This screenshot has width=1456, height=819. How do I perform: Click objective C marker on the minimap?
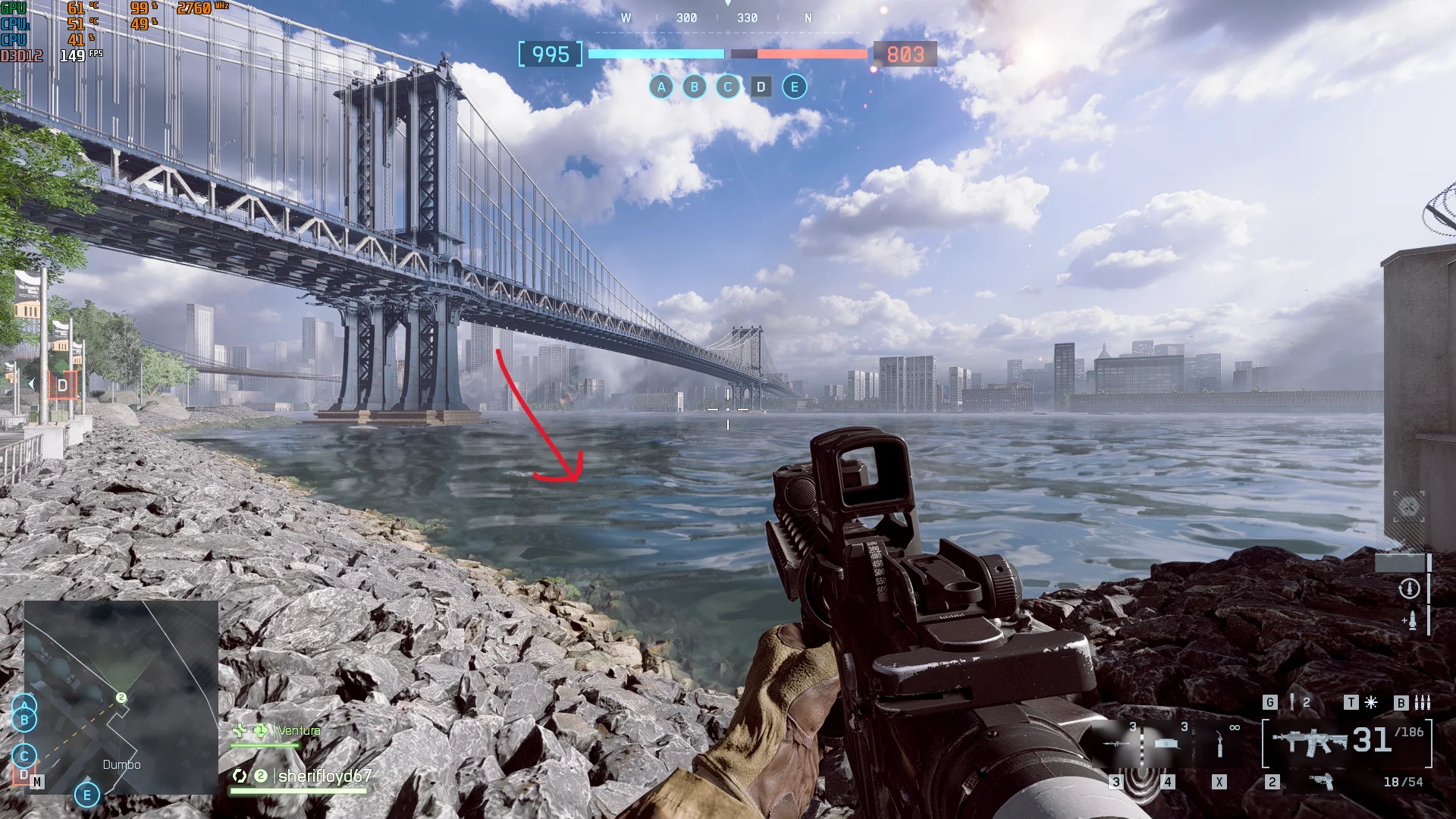(24, 755)
